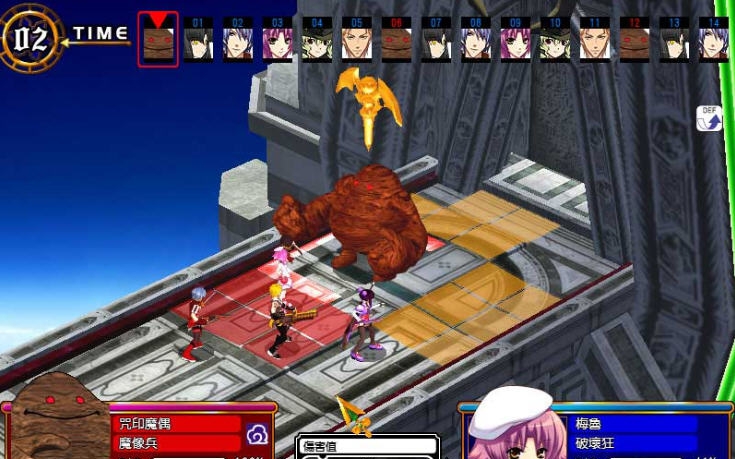Choose turn order portrait number 13

click(674, 41)
